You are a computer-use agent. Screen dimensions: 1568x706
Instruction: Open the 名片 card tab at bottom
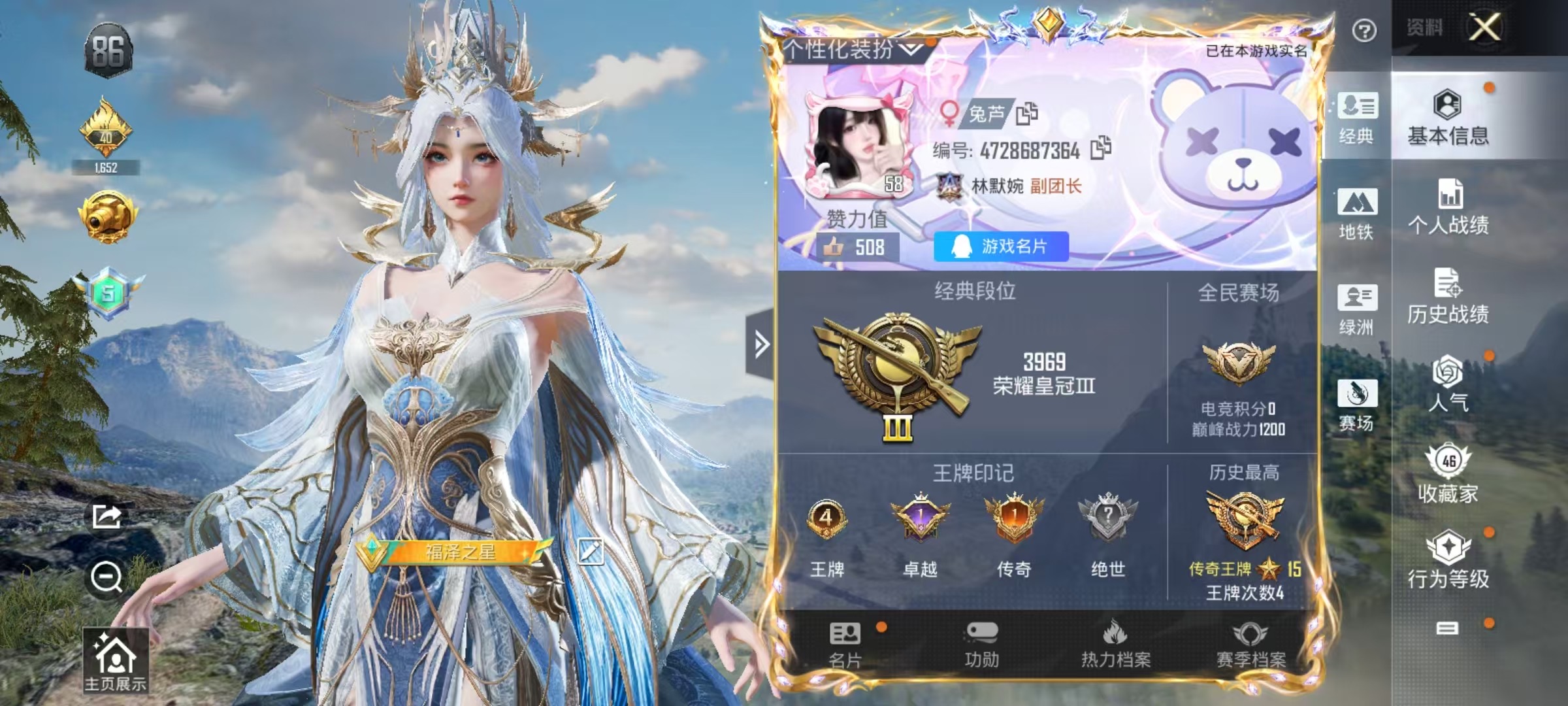point(845,645)
